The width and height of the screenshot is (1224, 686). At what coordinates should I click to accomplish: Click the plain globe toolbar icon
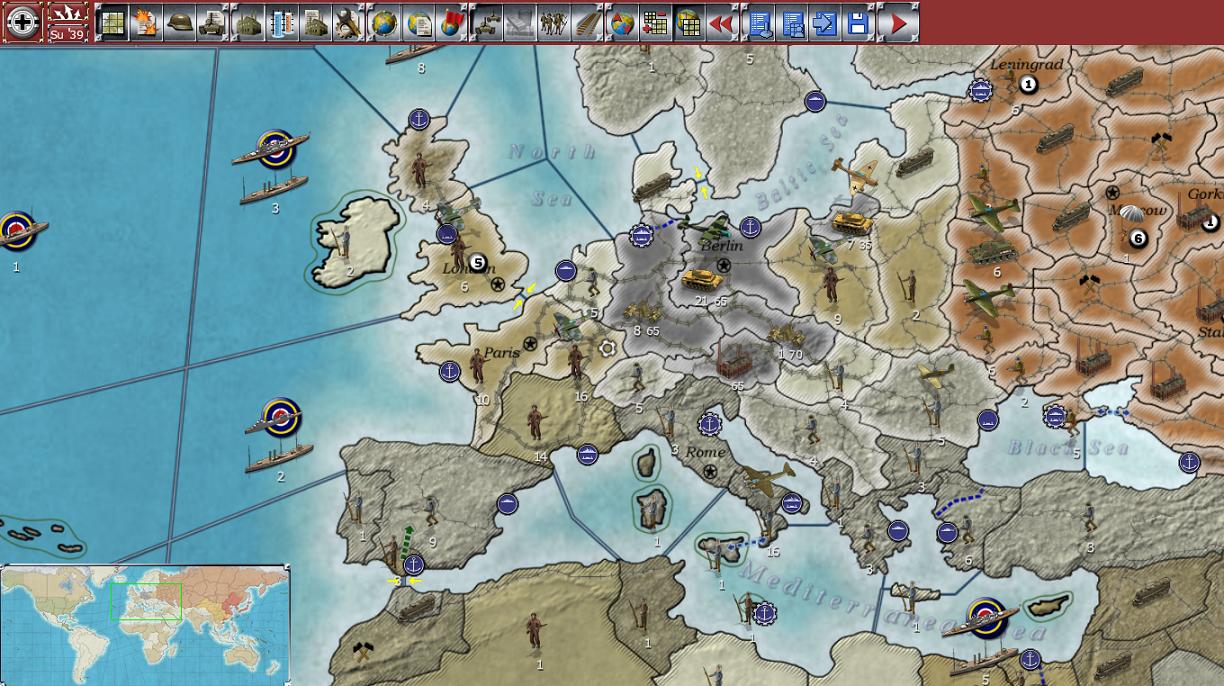click(x=385, y=23)
